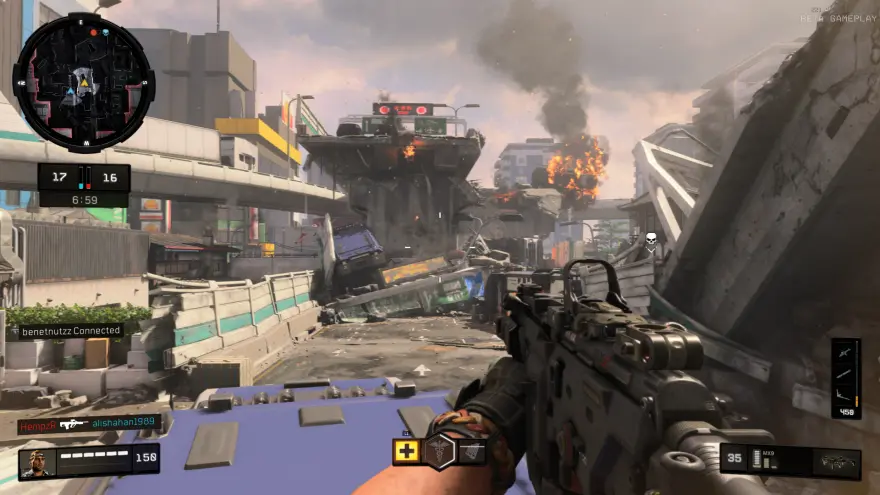Select the equipment slot right of the caduceus
The height and width of the screenshot is (495, 880).
[x=472, y=452]
